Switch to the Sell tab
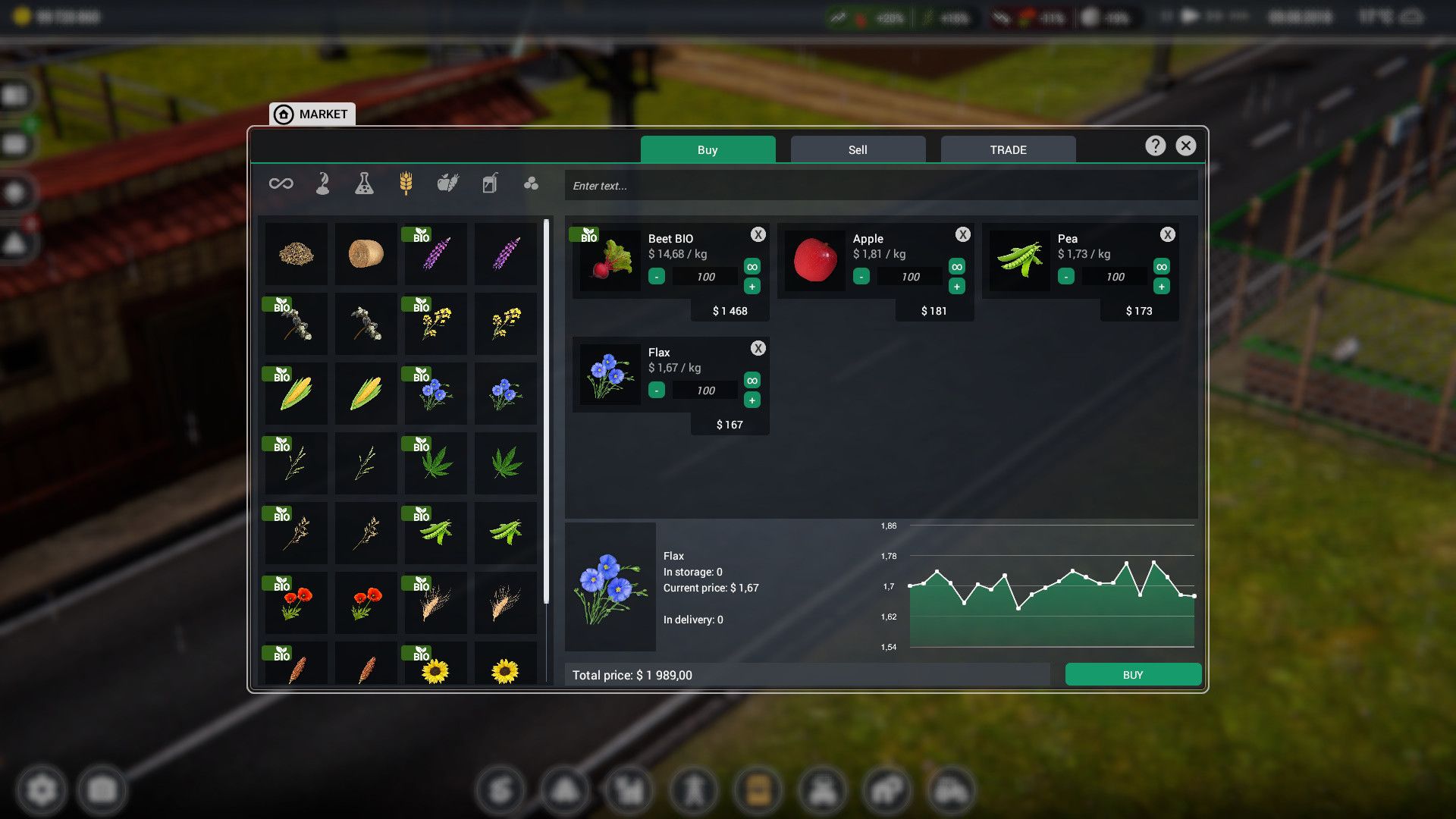Image resolution: width=1456 pixels, height=819 pixels. click(857, 149)
